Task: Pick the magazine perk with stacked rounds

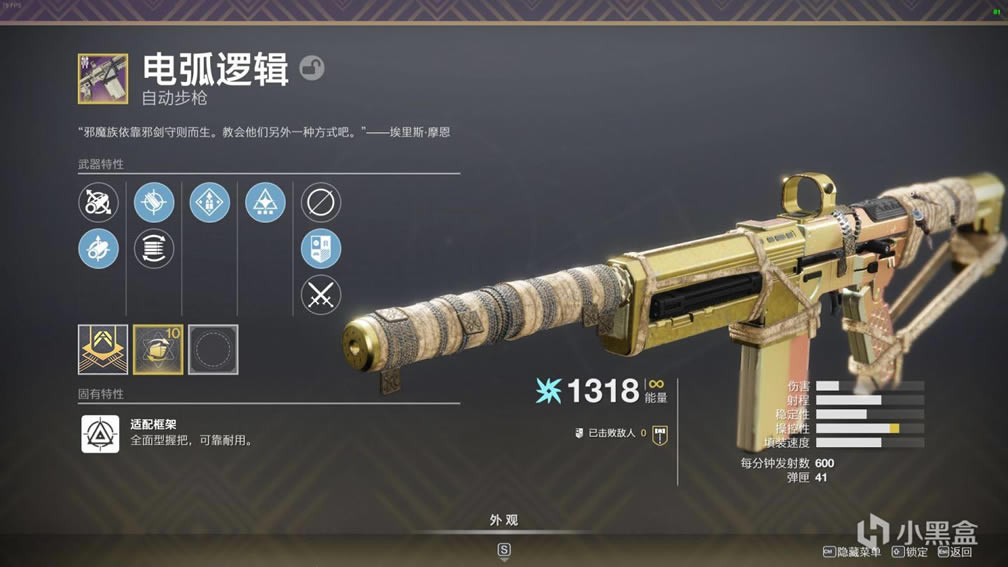Action: (x=154, y=249)
